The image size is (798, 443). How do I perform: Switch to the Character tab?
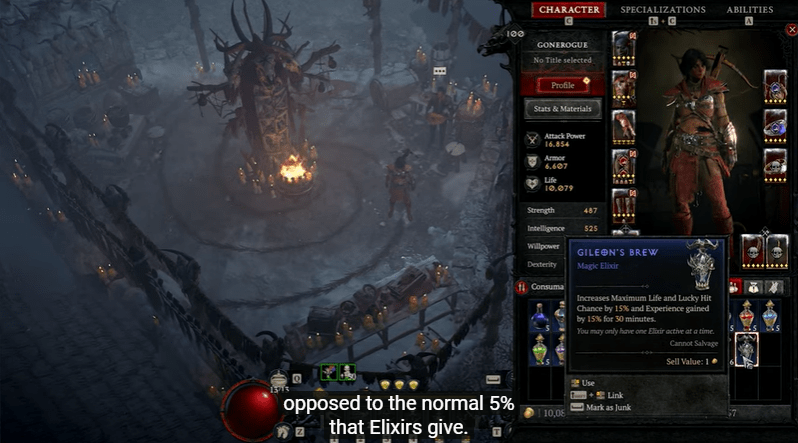[x=568, y=10]
